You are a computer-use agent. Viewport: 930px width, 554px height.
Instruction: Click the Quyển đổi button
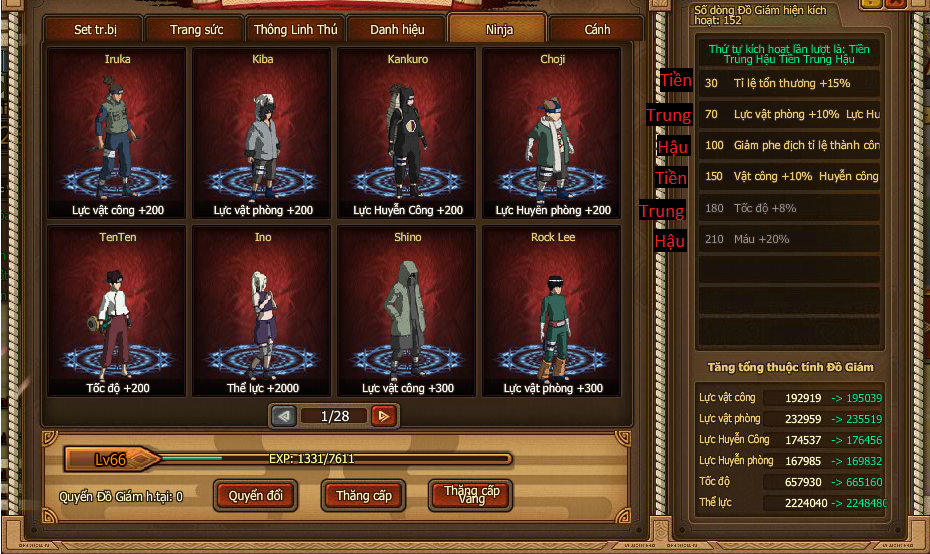pos(256,495)
